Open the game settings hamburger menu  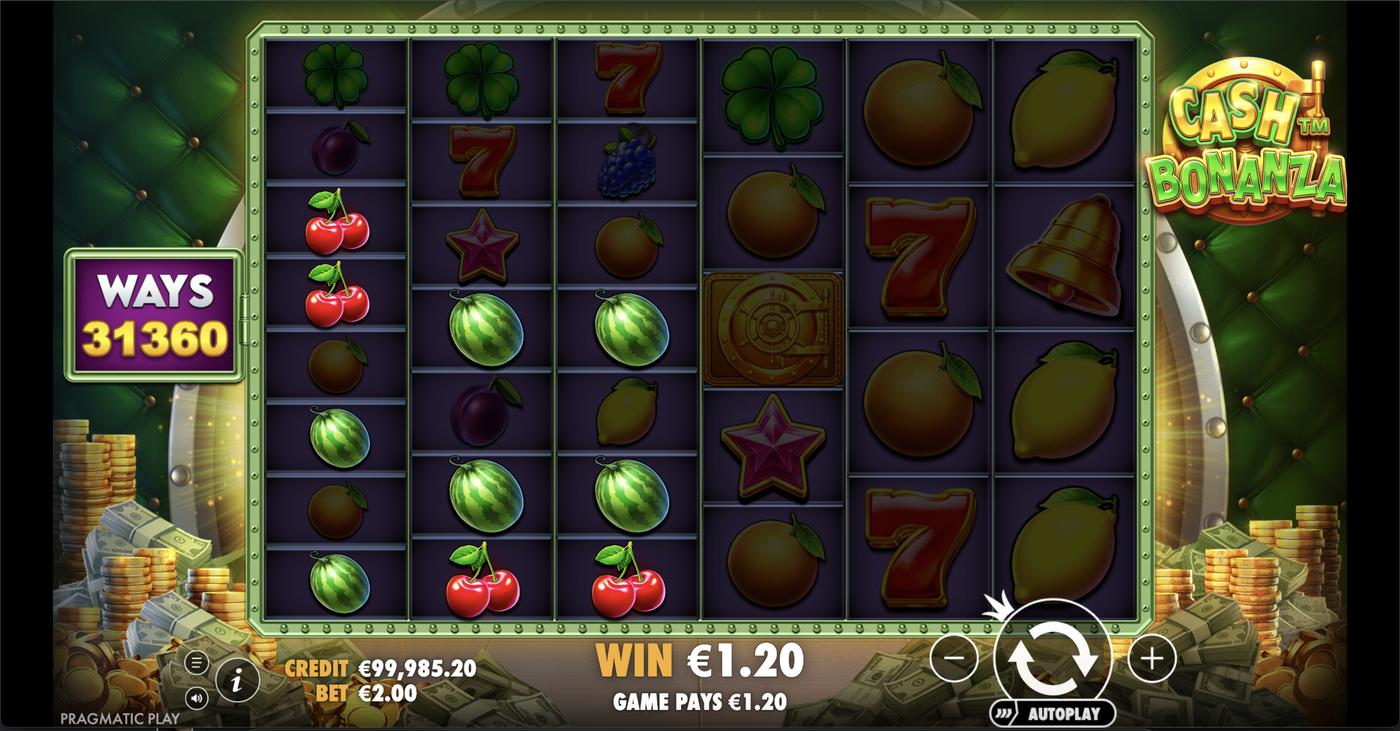tap(197, 660)
